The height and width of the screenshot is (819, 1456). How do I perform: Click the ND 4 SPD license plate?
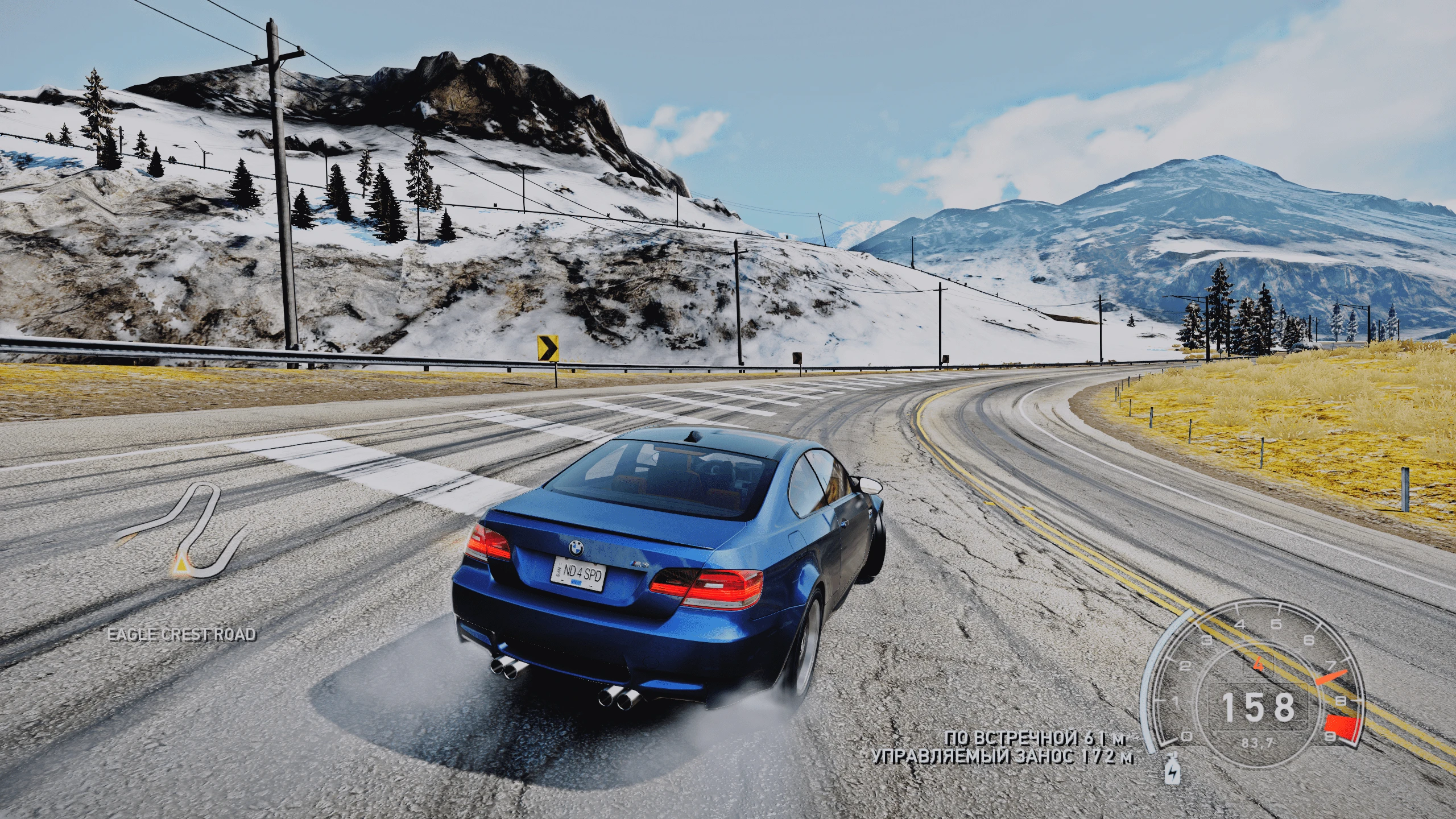[579, 573]
